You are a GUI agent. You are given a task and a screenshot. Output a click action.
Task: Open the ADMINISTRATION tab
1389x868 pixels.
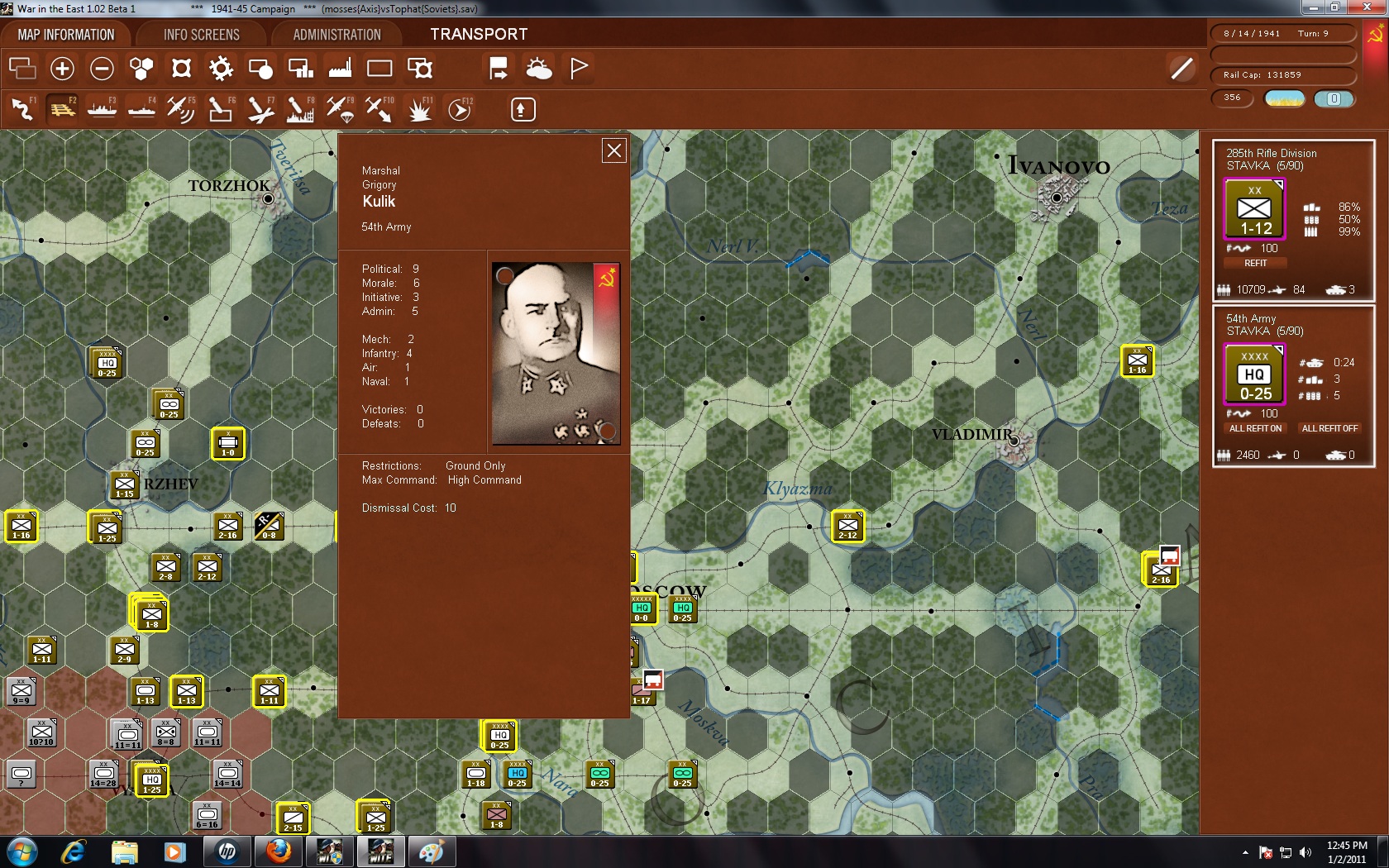click(x=335, y=34)
